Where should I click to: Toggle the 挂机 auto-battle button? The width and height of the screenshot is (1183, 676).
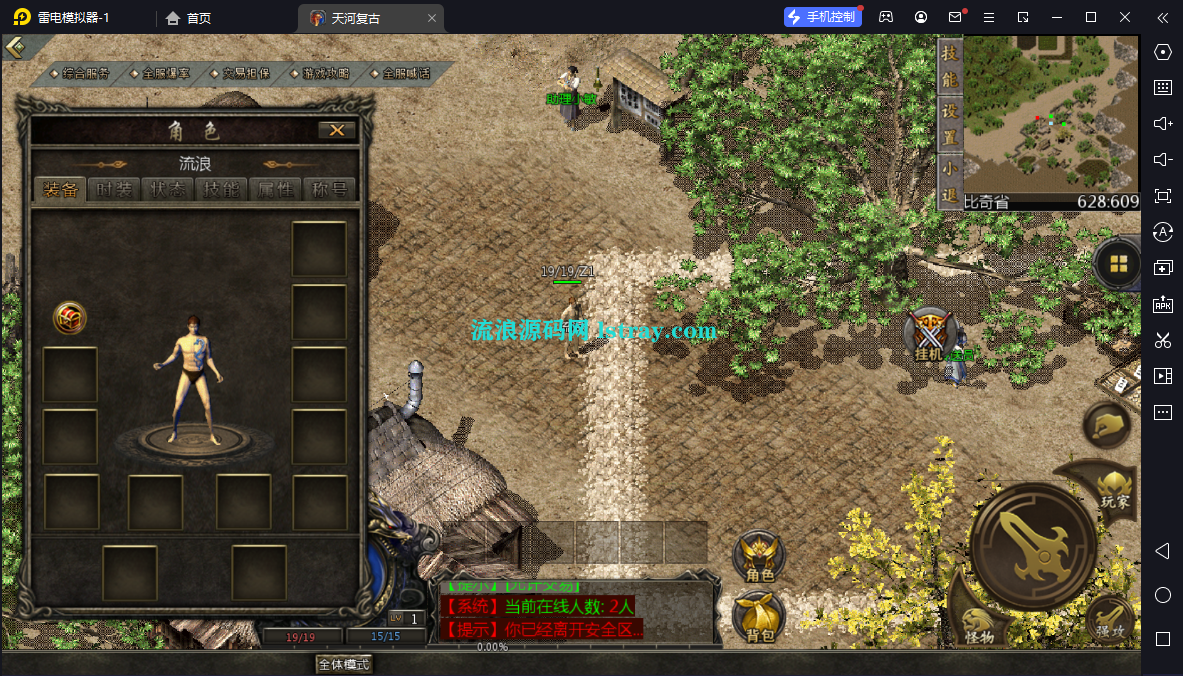[930, 335]
